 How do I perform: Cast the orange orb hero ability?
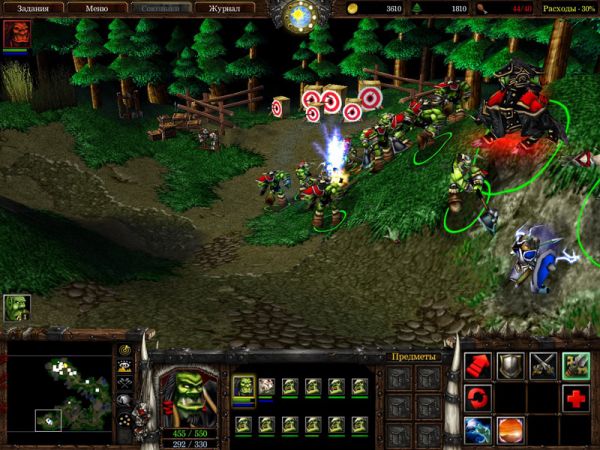point(511,431)
